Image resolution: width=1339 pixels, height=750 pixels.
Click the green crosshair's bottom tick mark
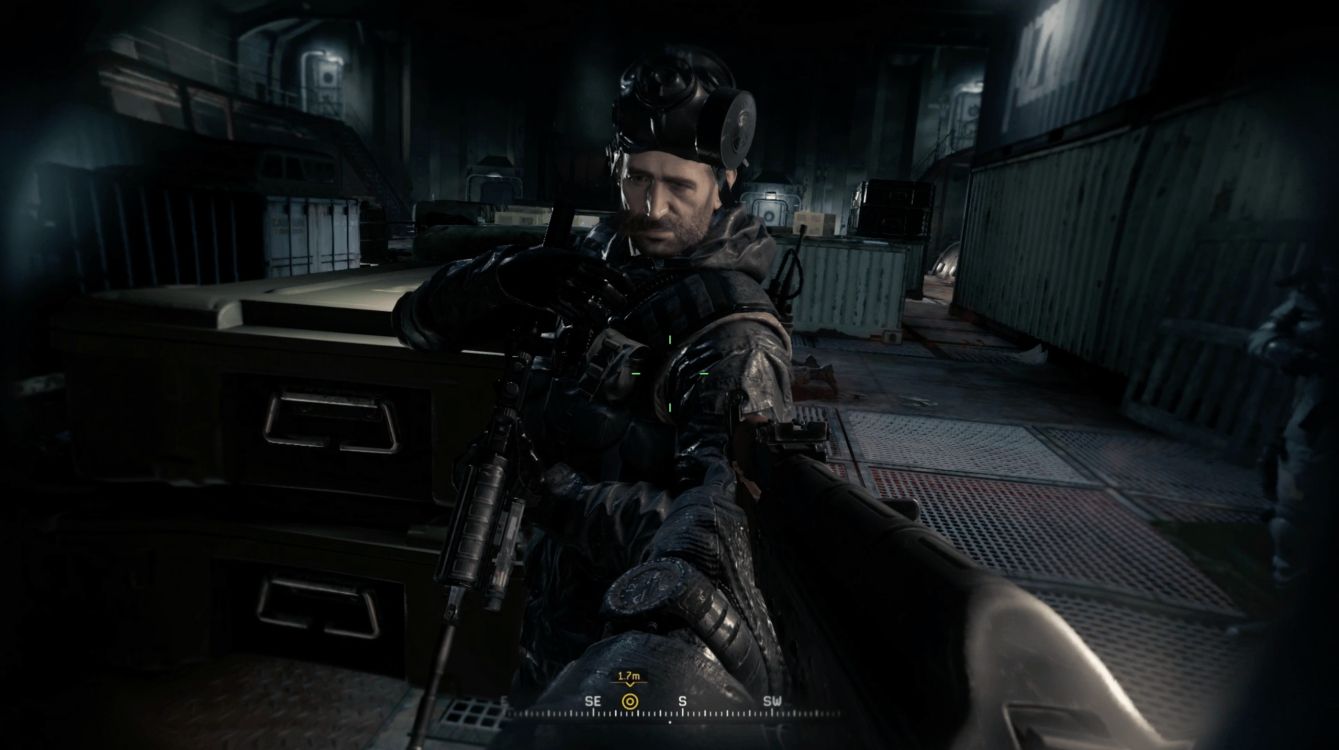[x=670, y=408]
